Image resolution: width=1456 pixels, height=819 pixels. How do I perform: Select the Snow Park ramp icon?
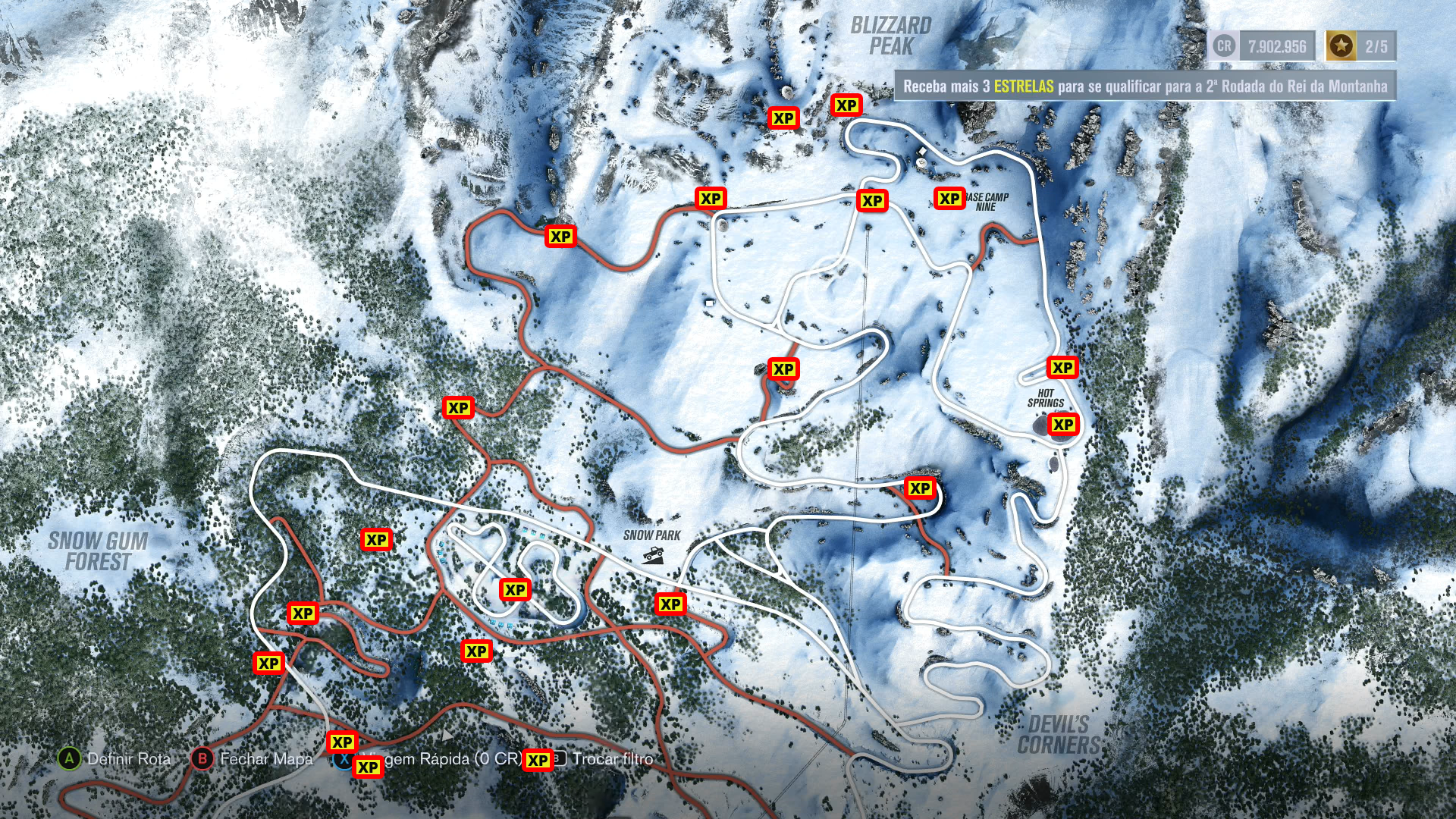tap(653, 555)
